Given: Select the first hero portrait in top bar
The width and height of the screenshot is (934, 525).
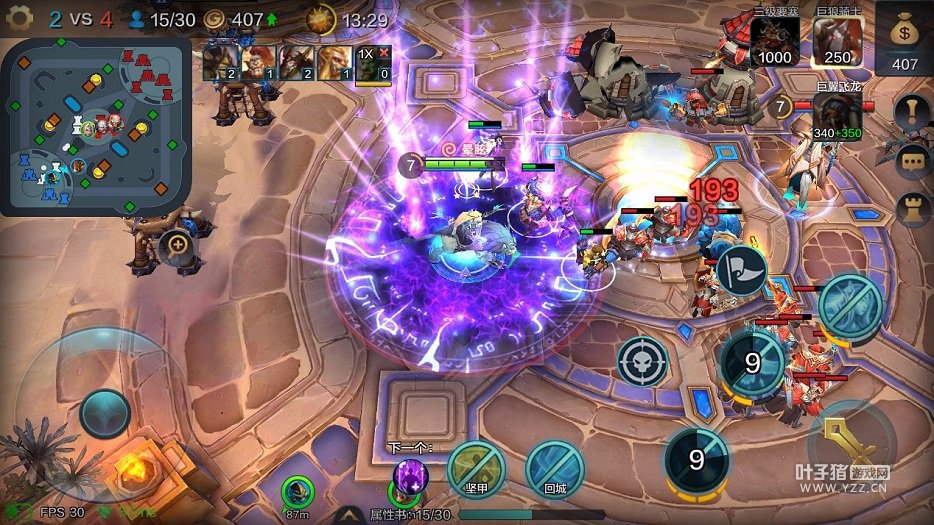Looking at the screenshot, I should point(220,62).
